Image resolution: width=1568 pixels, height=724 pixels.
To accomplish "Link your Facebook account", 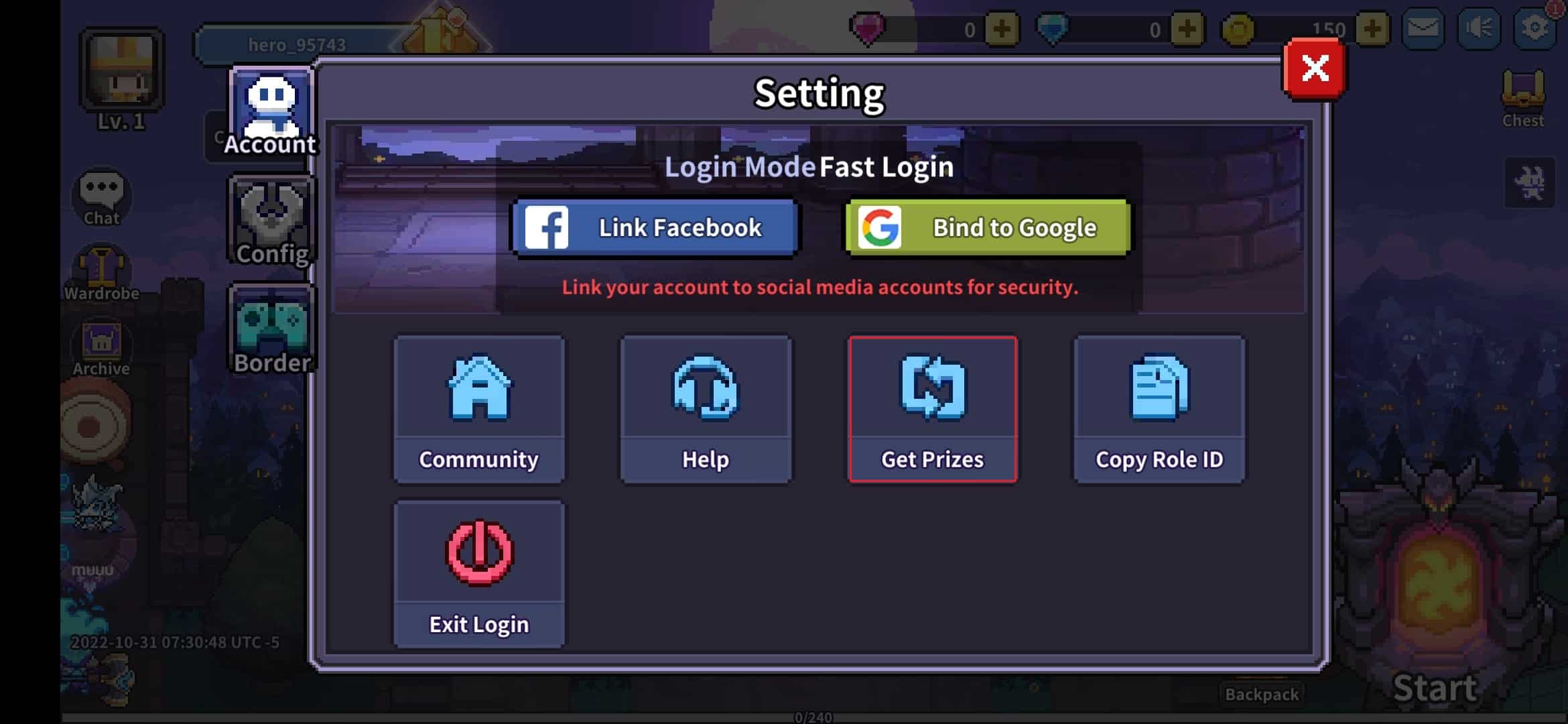I will tap(655, 228).
